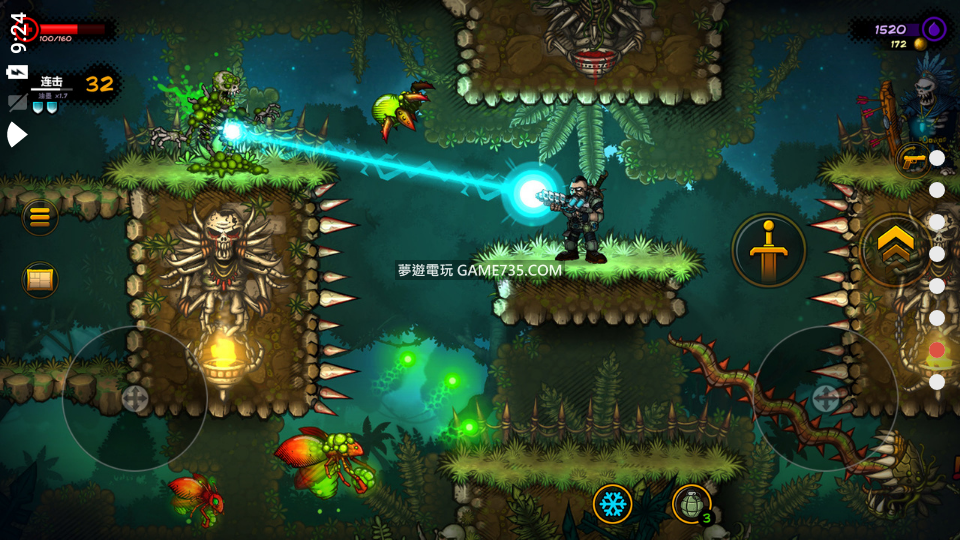Tap the golden sword melee attack button
Screen dimensions: 960x540
coord(768,250)
